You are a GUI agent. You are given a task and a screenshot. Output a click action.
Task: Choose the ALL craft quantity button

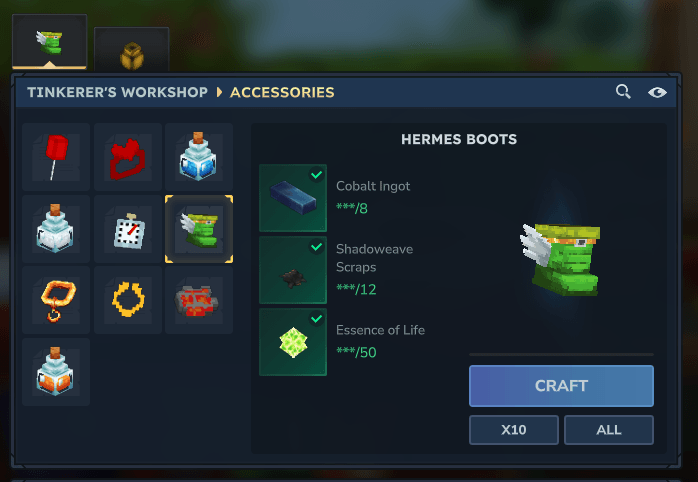click(x=608, y=430)
